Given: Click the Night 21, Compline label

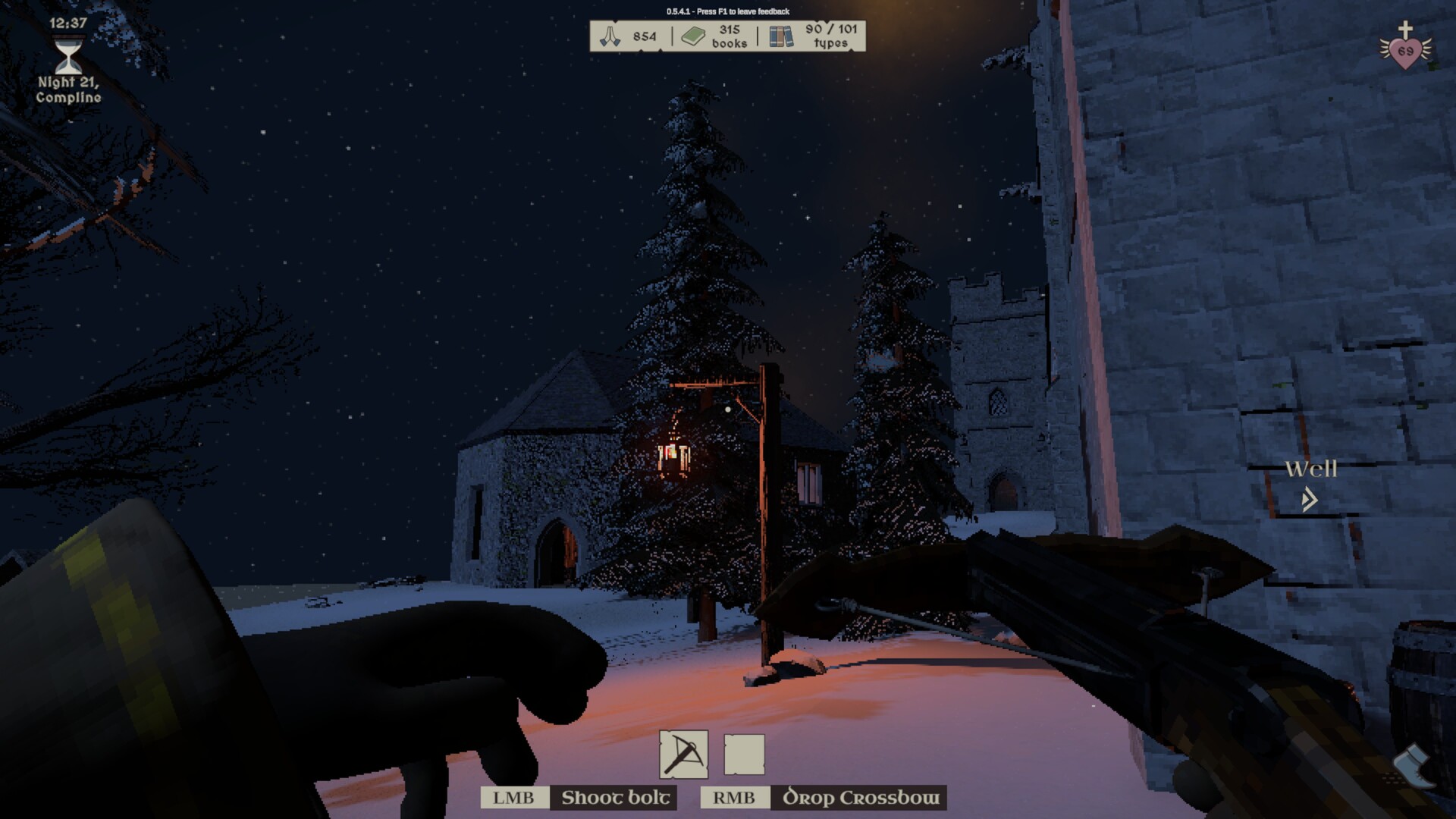Looking at the screenshot, I should coord(67,91).
